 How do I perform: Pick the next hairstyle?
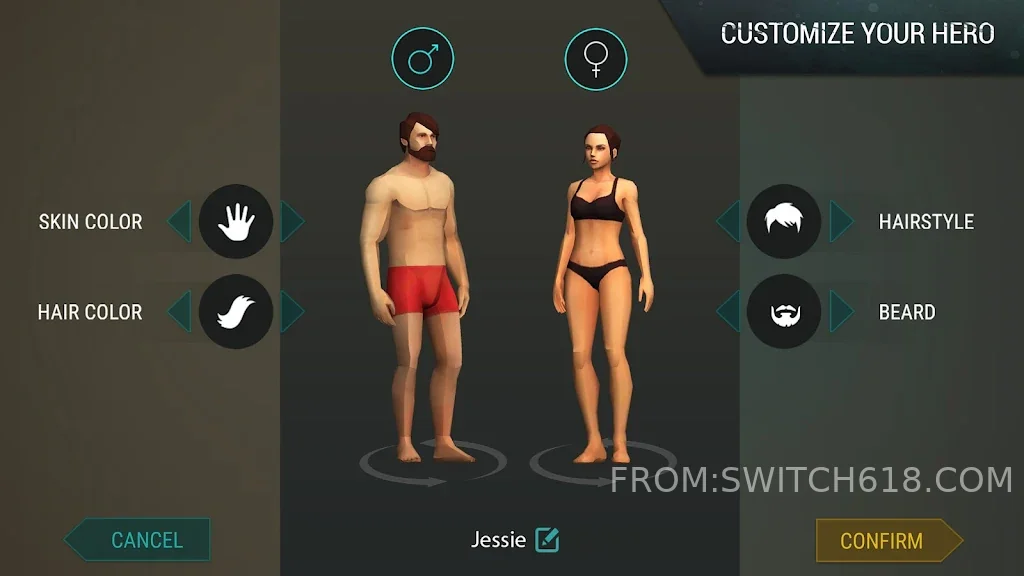[841, 222]
